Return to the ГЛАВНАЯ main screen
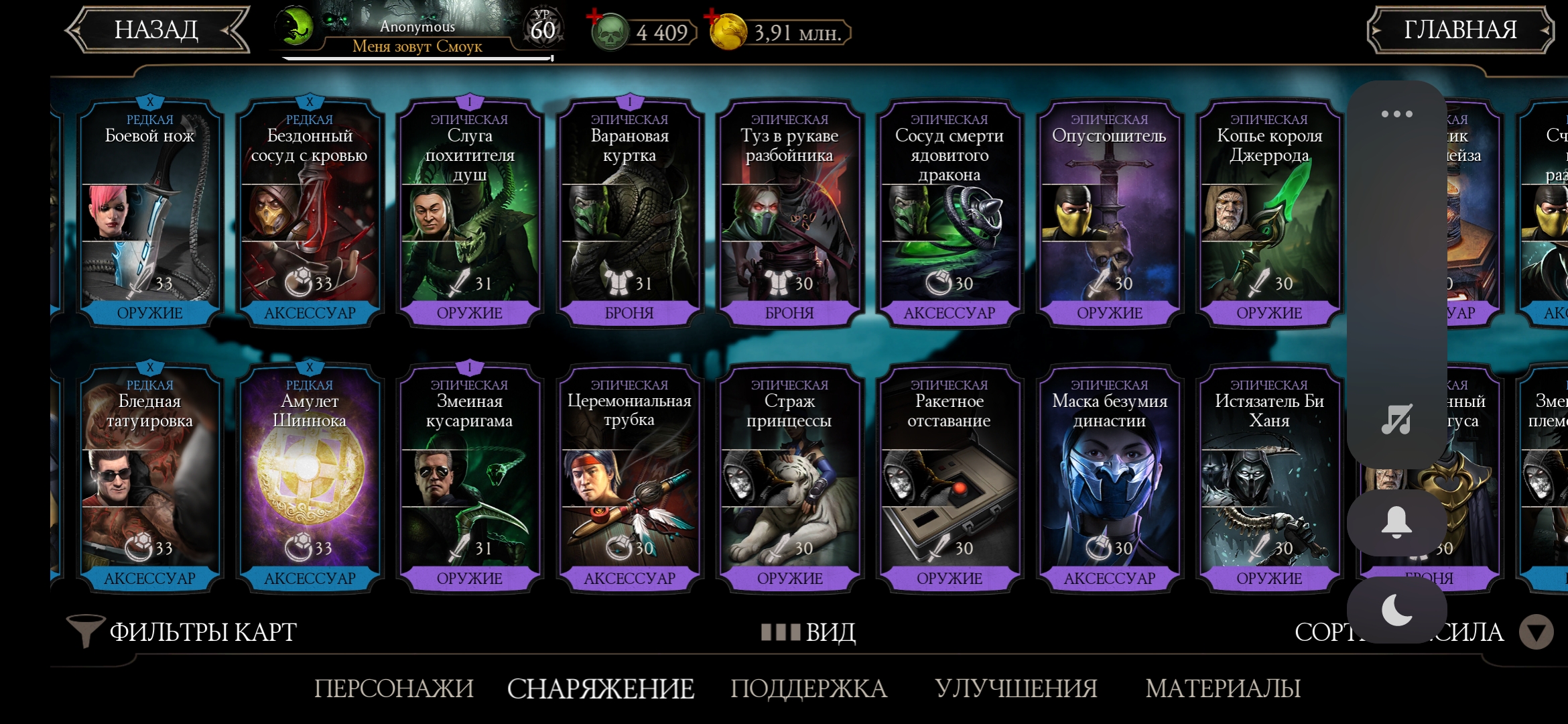 [x=1459, y=30]
